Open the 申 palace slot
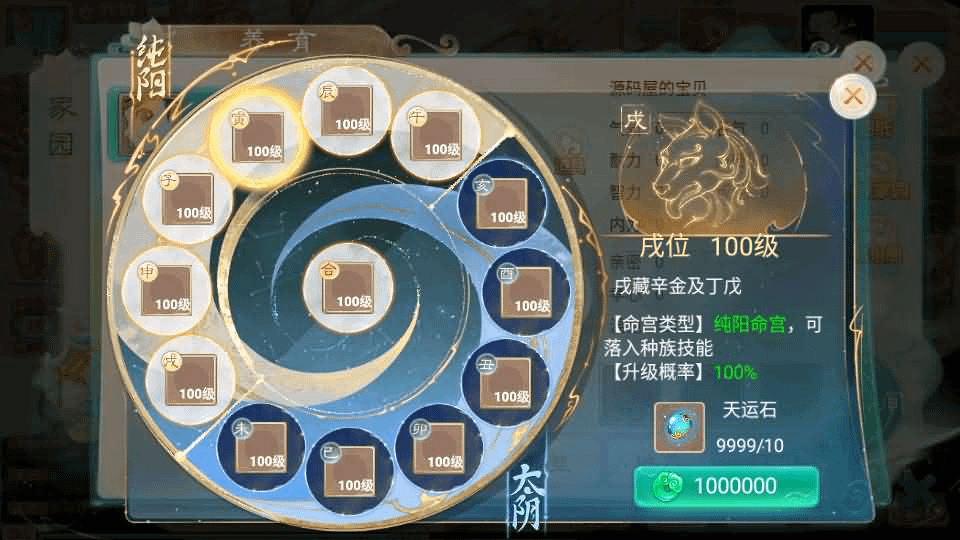Screen dimensions: 960x540 pyautogui.click(x=166, y=290)
